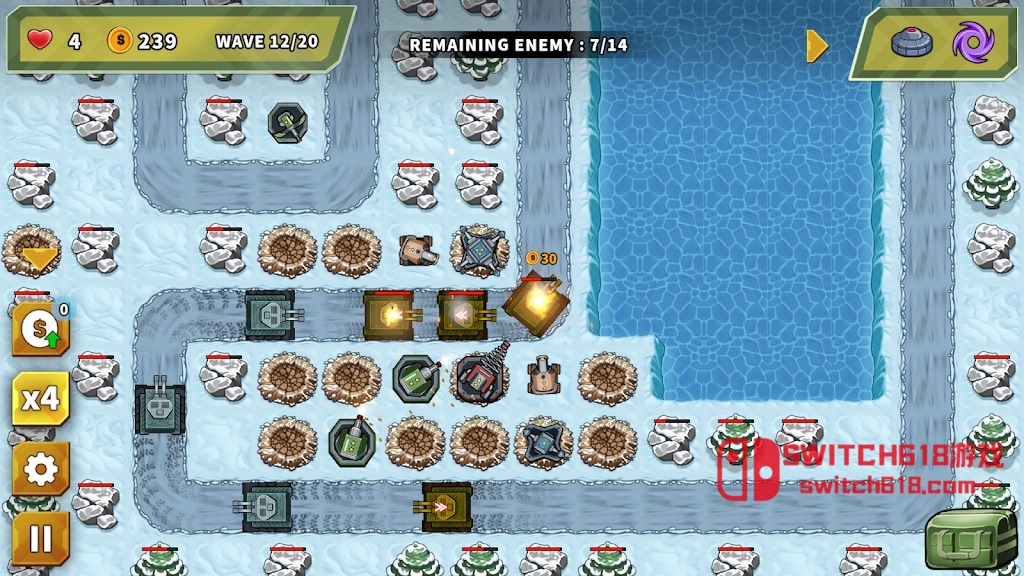This screenshot has width=1024, height=576.
Task: Select the landmine ability icon
Action: 910,43
